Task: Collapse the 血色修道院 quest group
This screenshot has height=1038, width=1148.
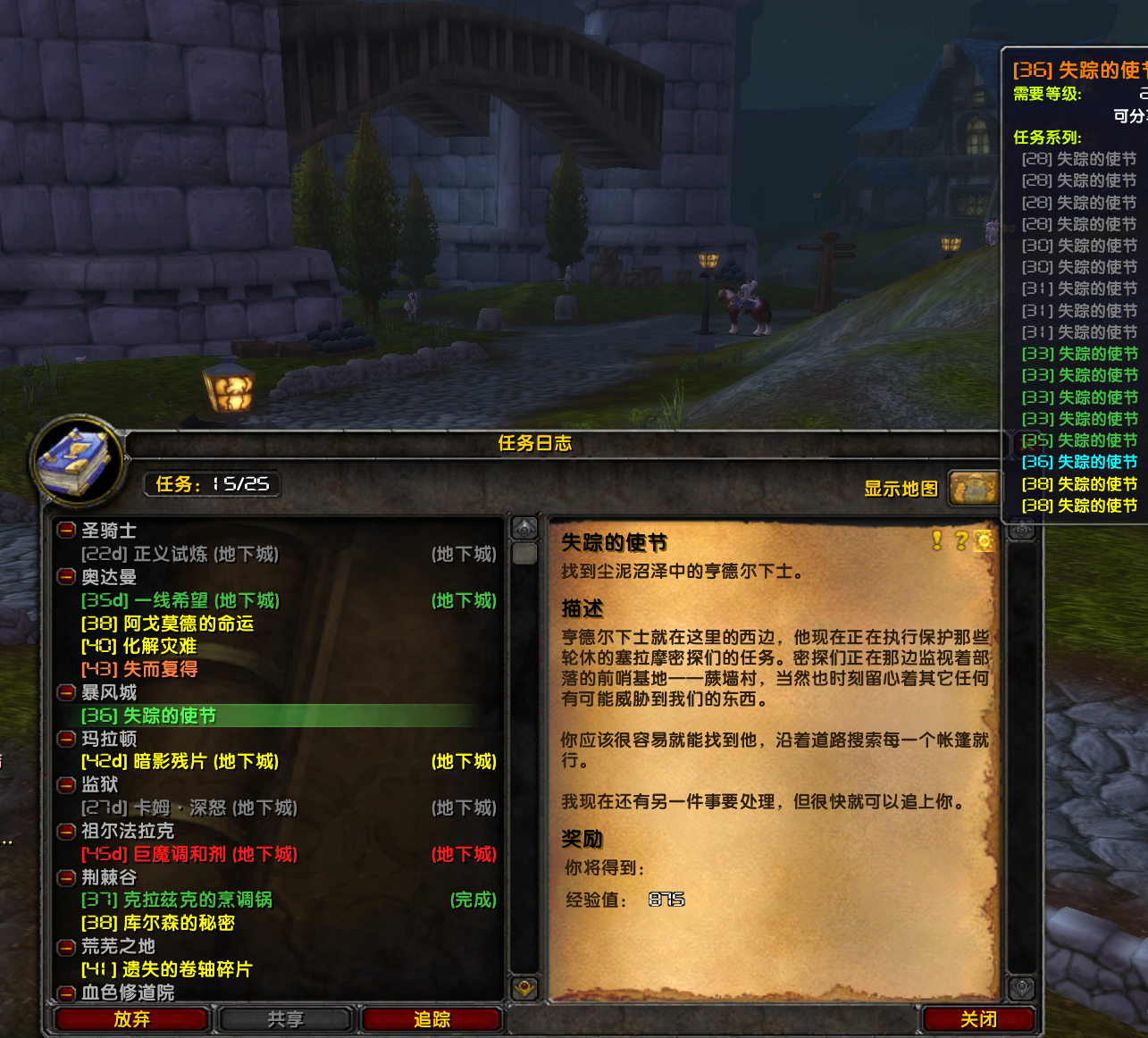Action: coord(65,992)
